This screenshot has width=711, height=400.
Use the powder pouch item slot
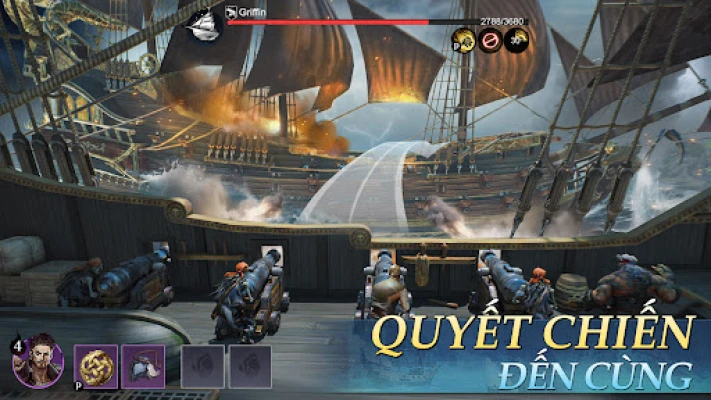point(143,366)
